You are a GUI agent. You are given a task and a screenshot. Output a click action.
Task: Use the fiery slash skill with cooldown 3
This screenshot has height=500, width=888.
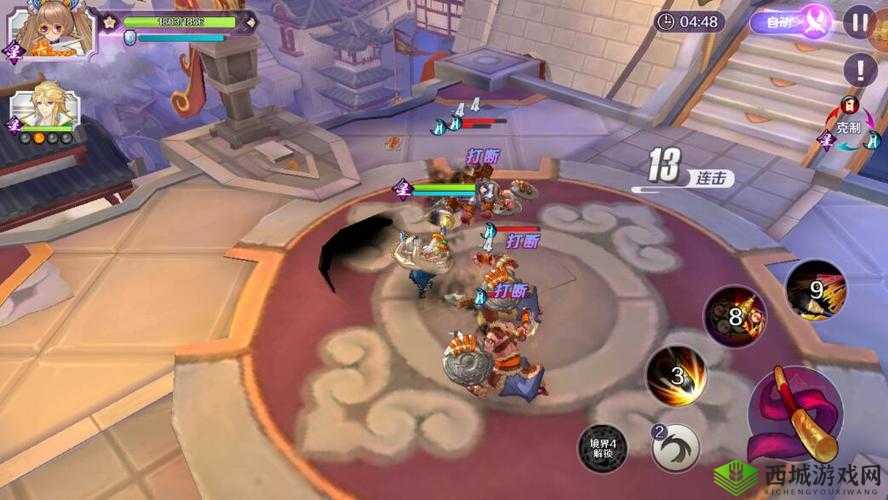coord(677,377)
